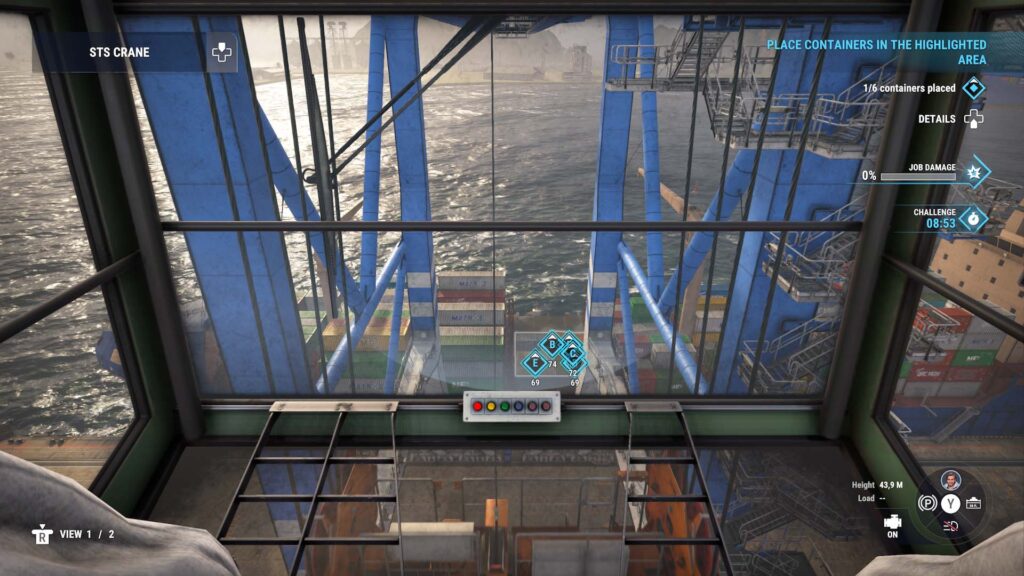Open the Place Containers objective tracker

(x=876, y=52)
